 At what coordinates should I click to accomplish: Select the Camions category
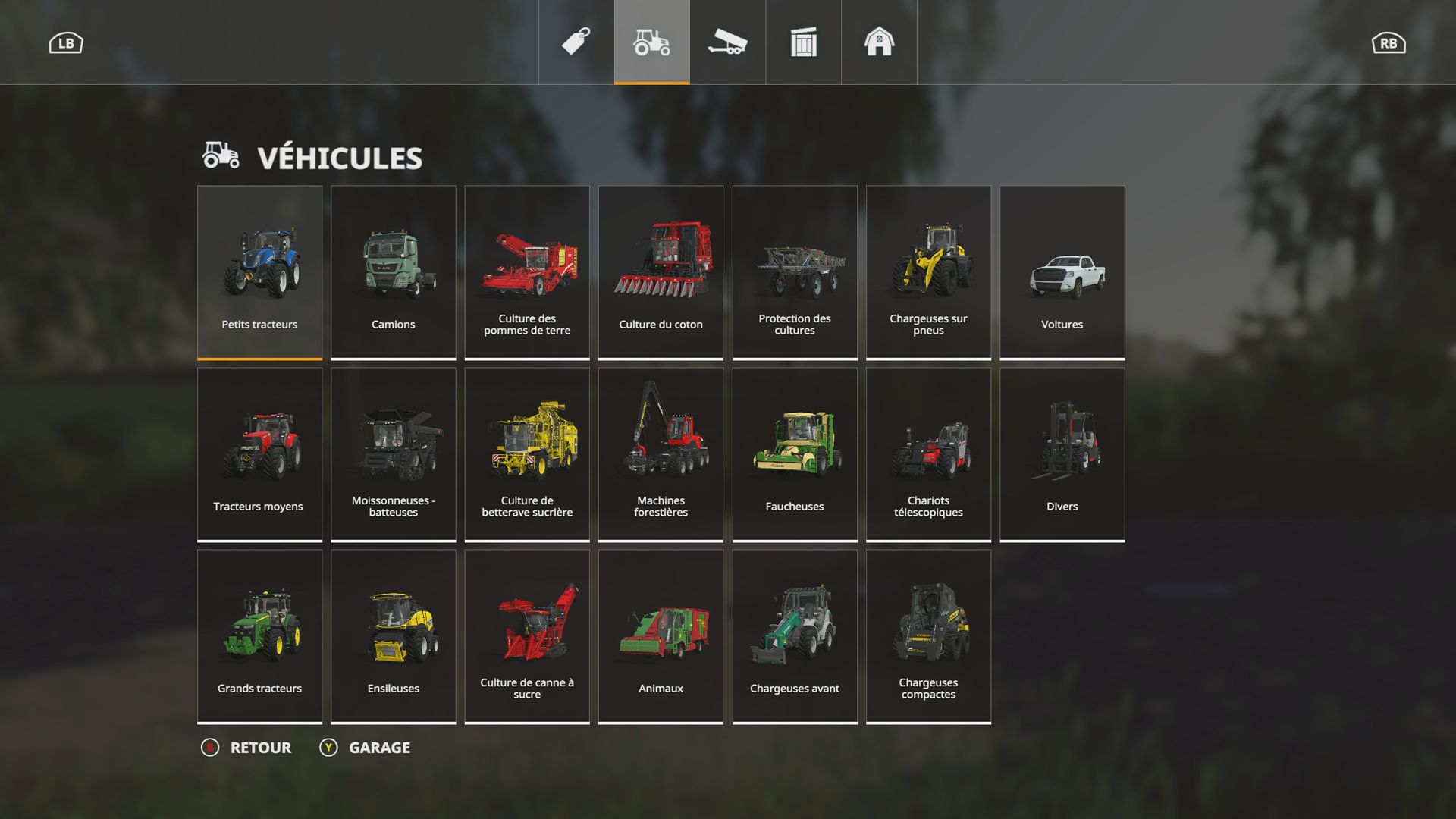[393, 271]
